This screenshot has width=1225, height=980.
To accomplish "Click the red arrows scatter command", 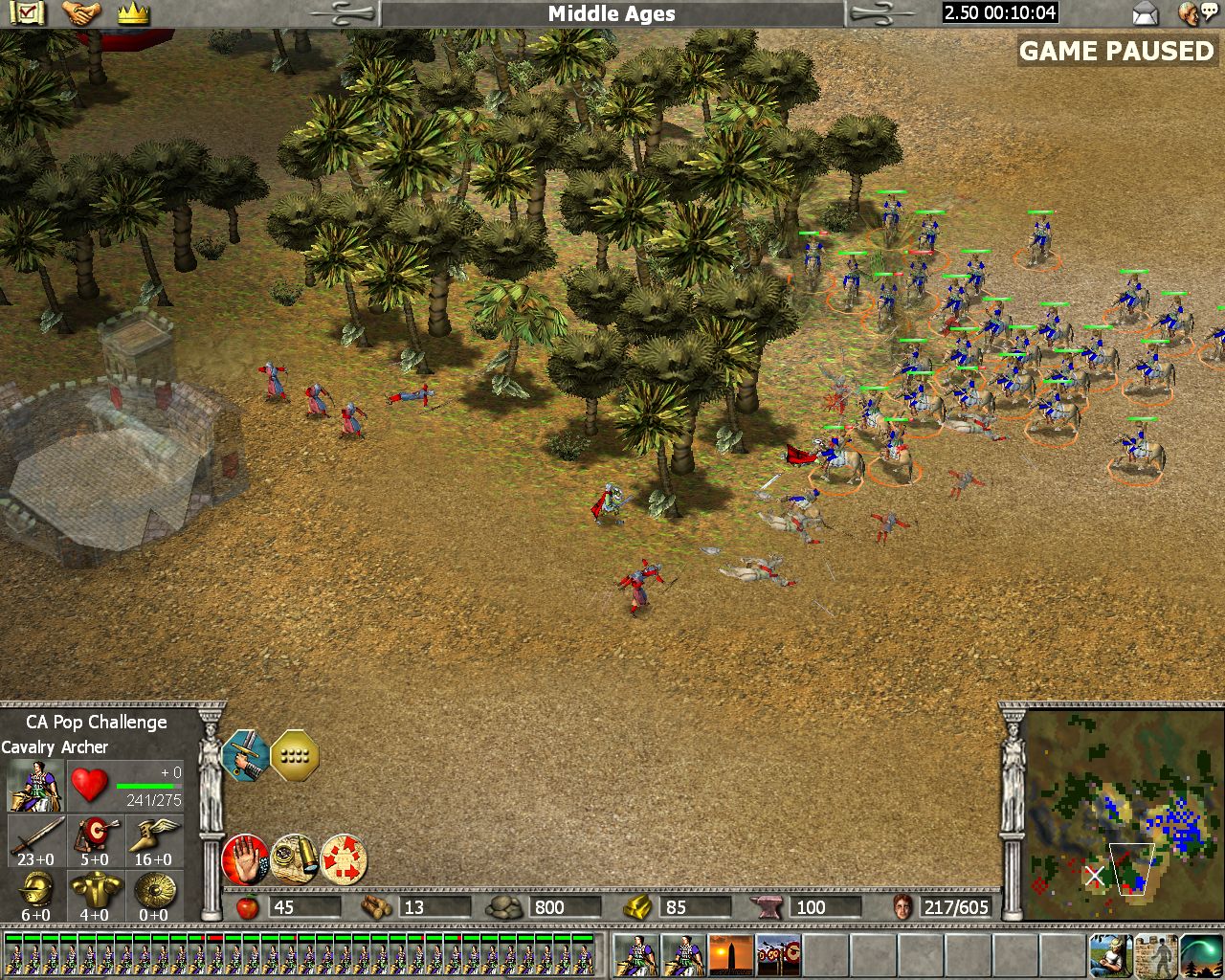I will (x=344, y=858).
